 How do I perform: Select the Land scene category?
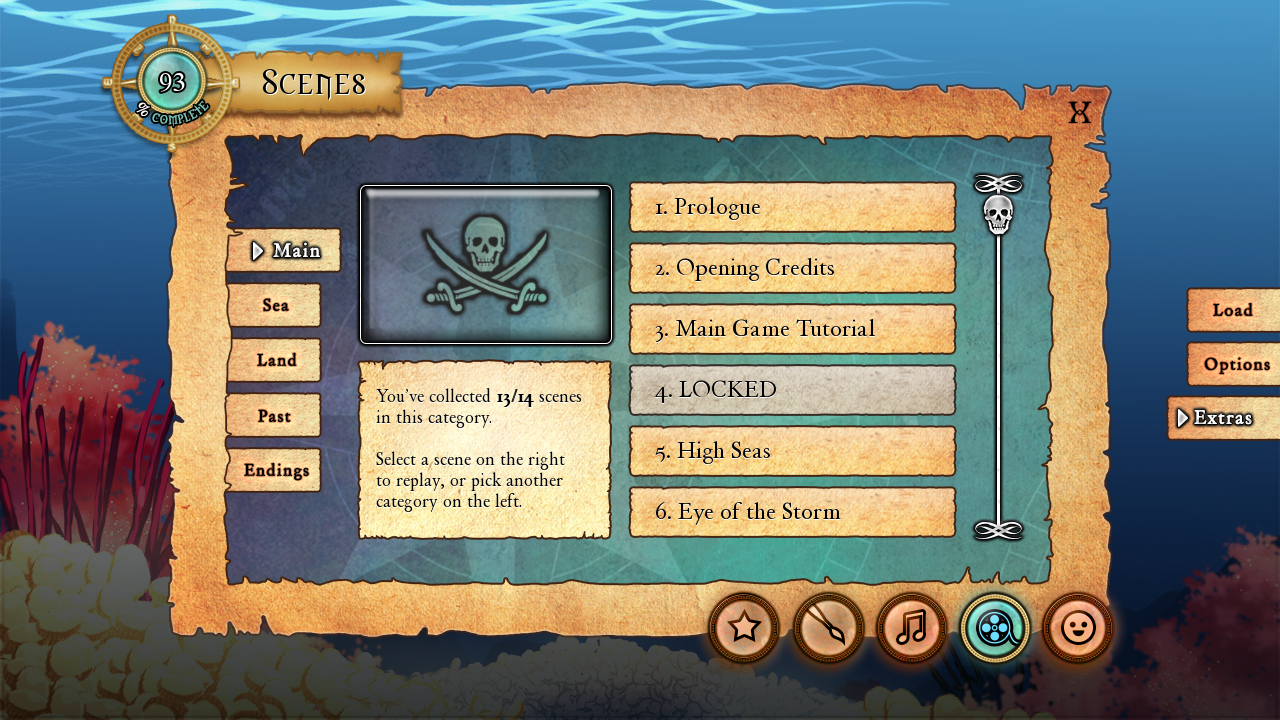[274, 360]
